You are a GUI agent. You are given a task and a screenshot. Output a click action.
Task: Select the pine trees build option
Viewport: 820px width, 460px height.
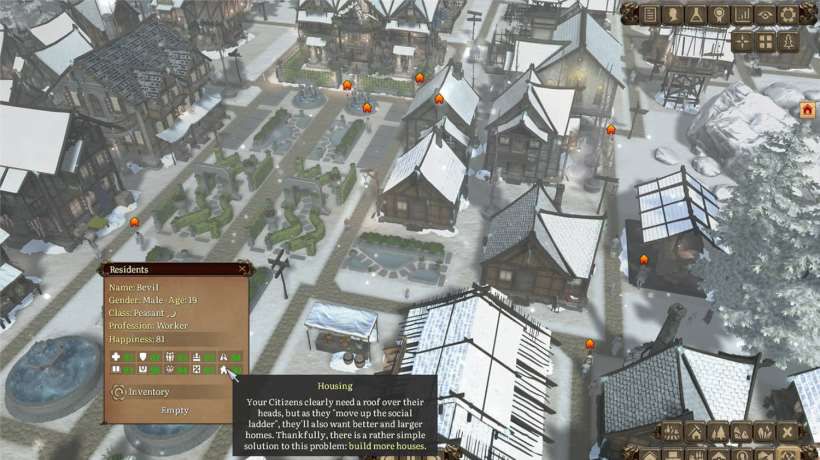719,432
